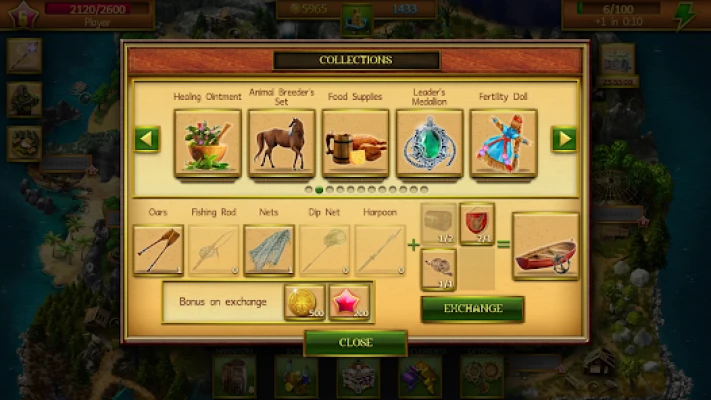Click the pink star experience bonus
Image resolution: width=711 pixels, height=400 pixels.
350,301
